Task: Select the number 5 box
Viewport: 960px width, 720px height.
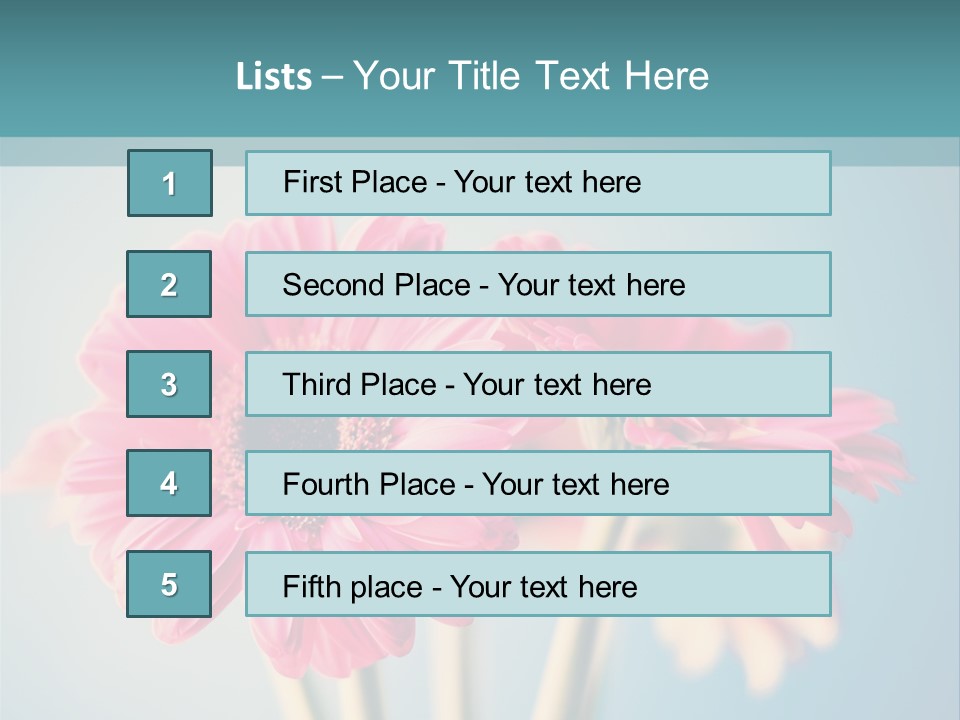Action: [x=169, y=584]
